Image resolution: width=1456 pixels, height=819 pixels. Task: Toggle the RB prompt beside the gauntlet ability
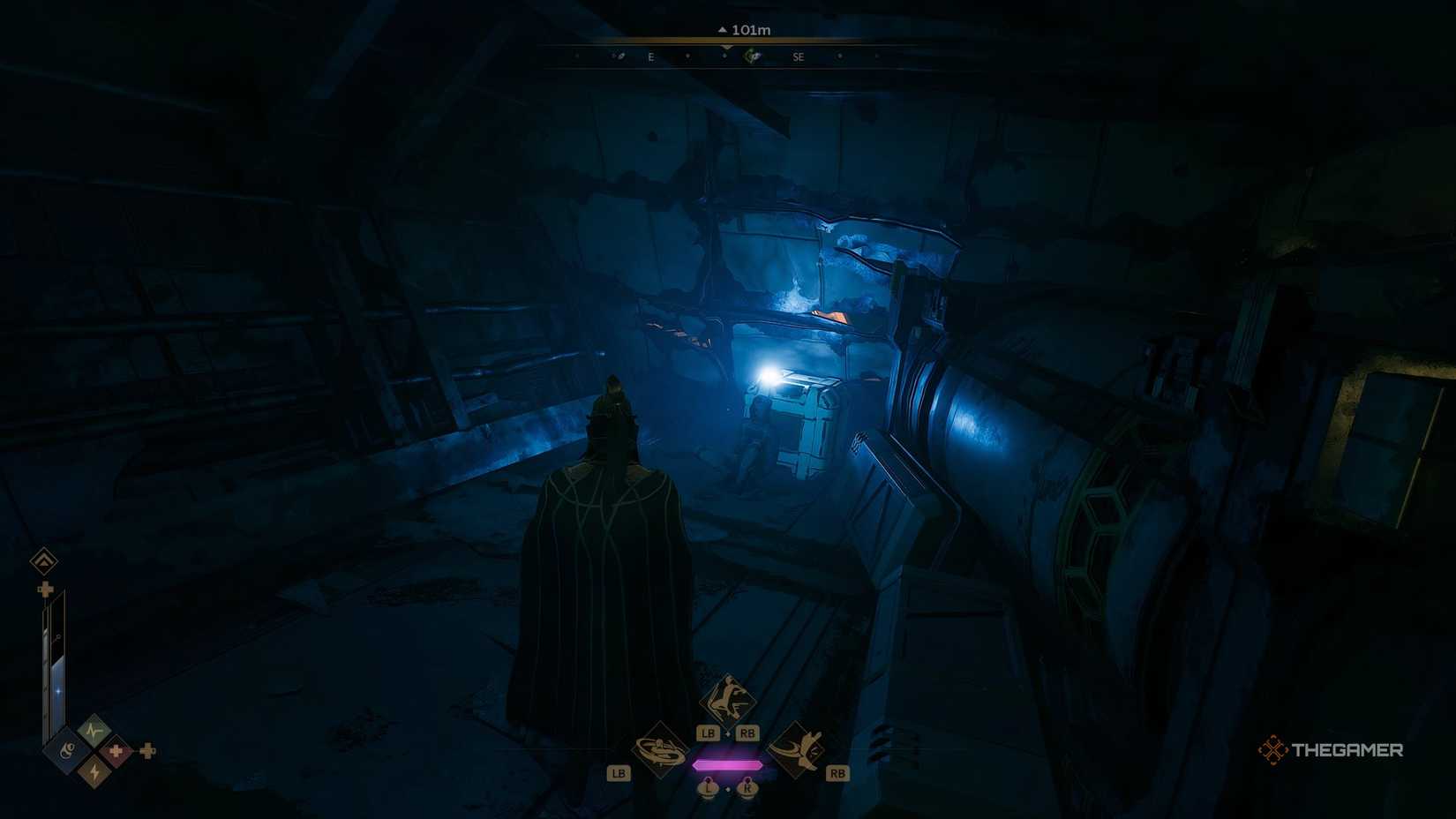837,772
